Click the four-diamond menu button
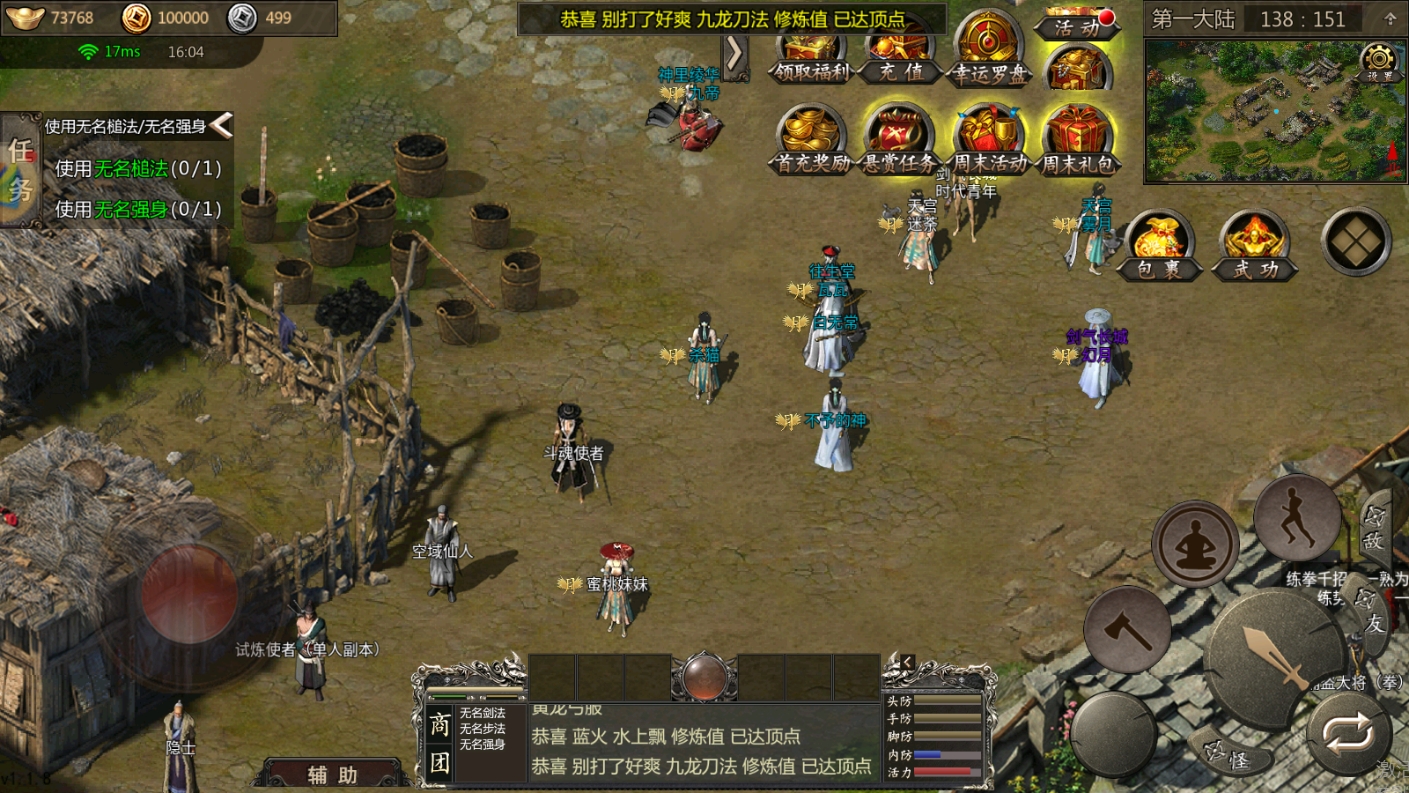Viewport: 1409px width, 793px height. (1356, 241)
